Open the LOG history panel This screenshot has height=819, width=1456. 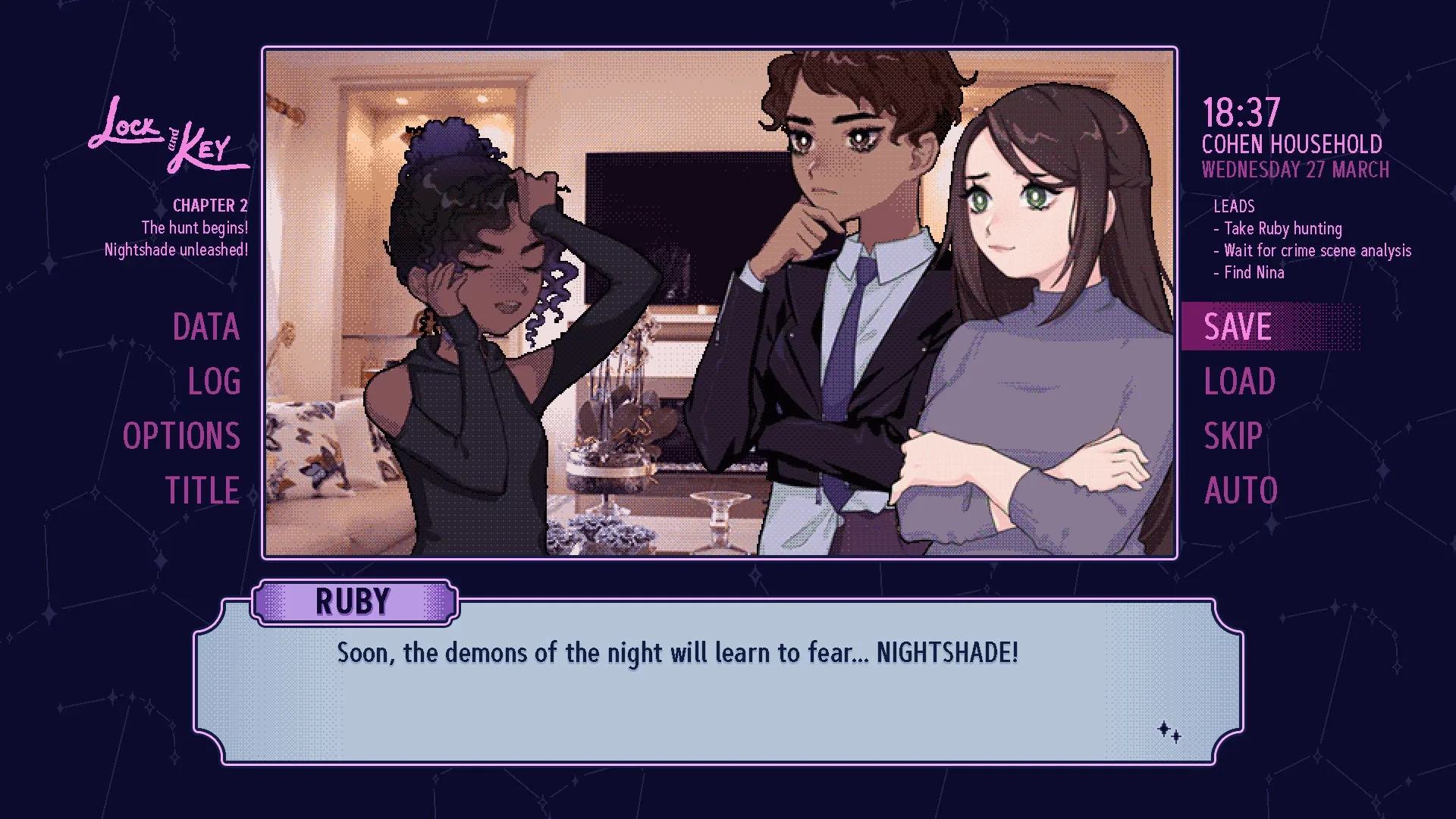215,381
